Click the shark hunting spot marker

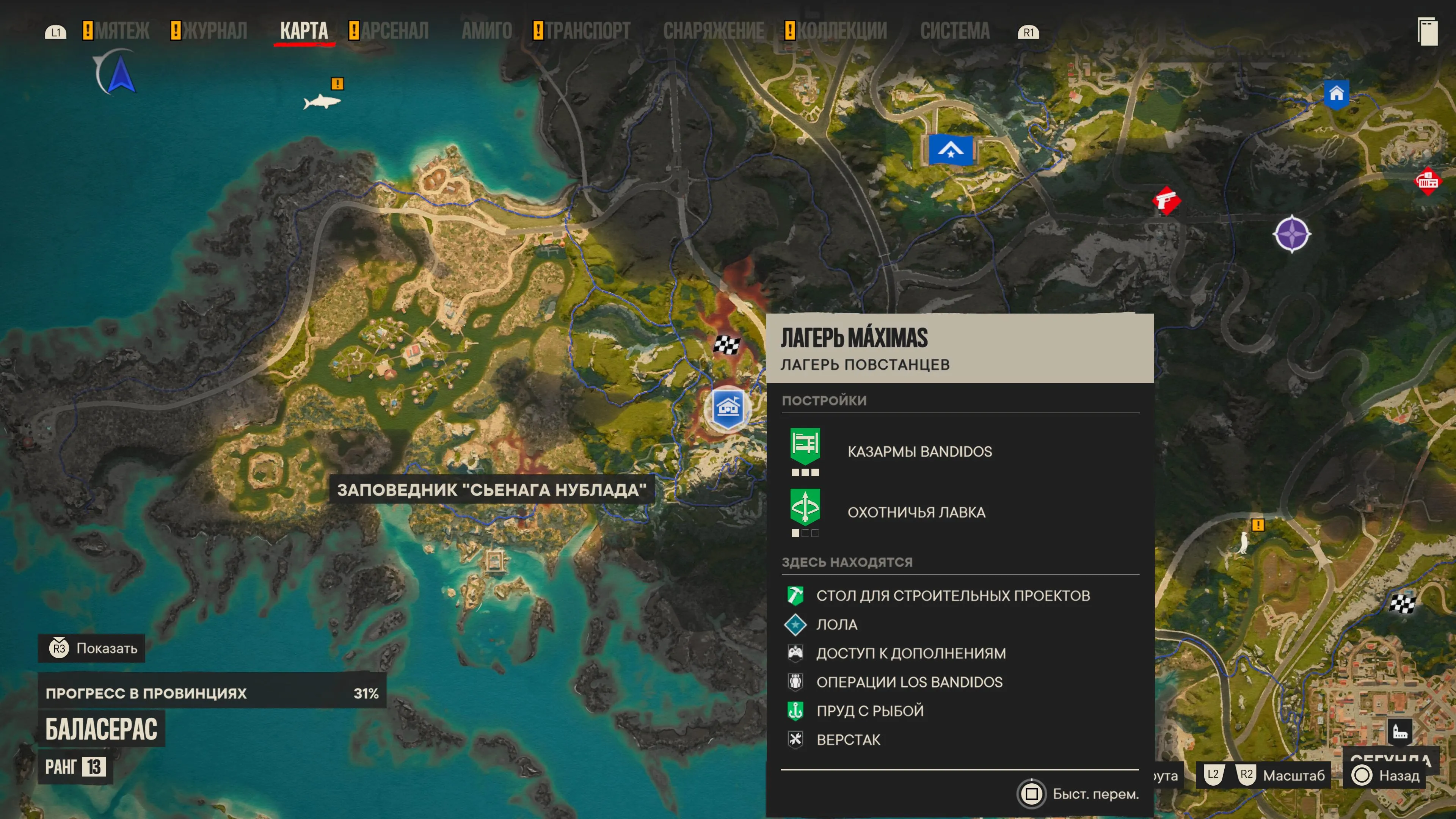click(322, 102)
